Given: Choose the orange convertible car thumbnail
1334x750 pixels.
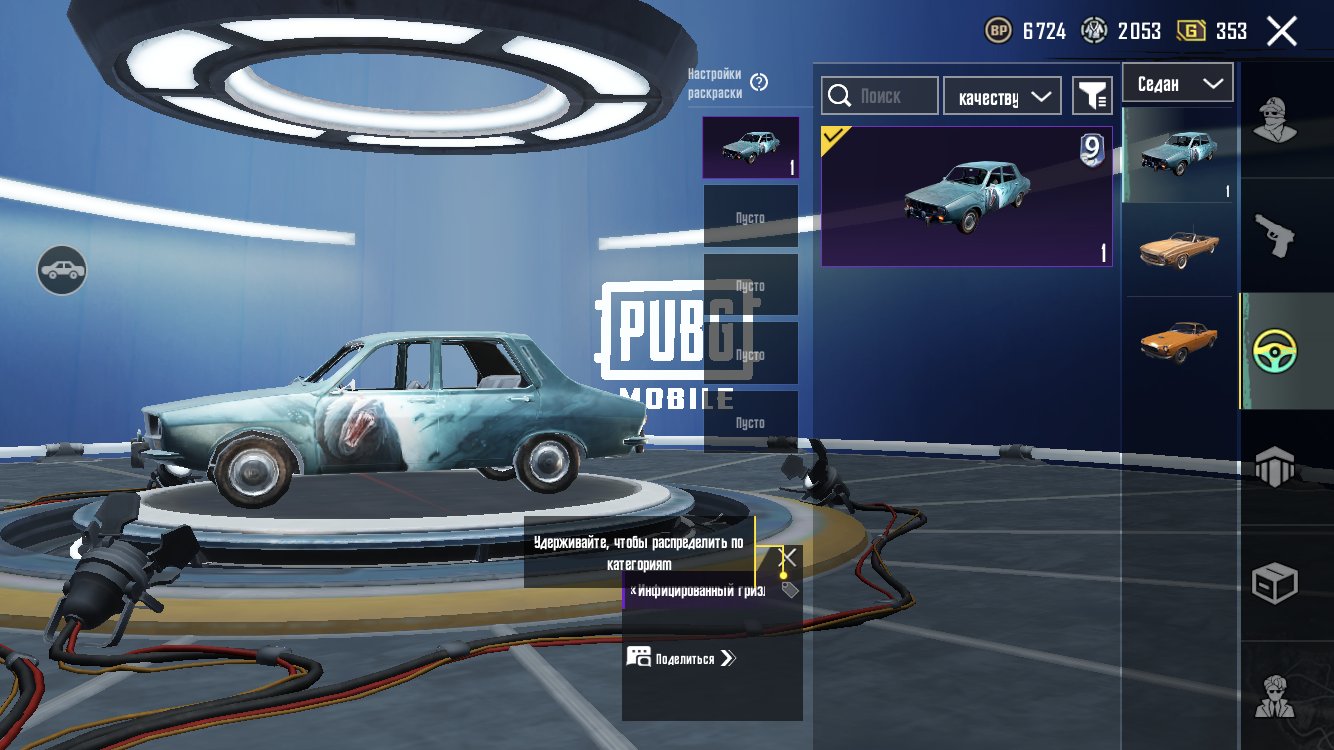Looking at the screenshot, I should (1179, 249).
